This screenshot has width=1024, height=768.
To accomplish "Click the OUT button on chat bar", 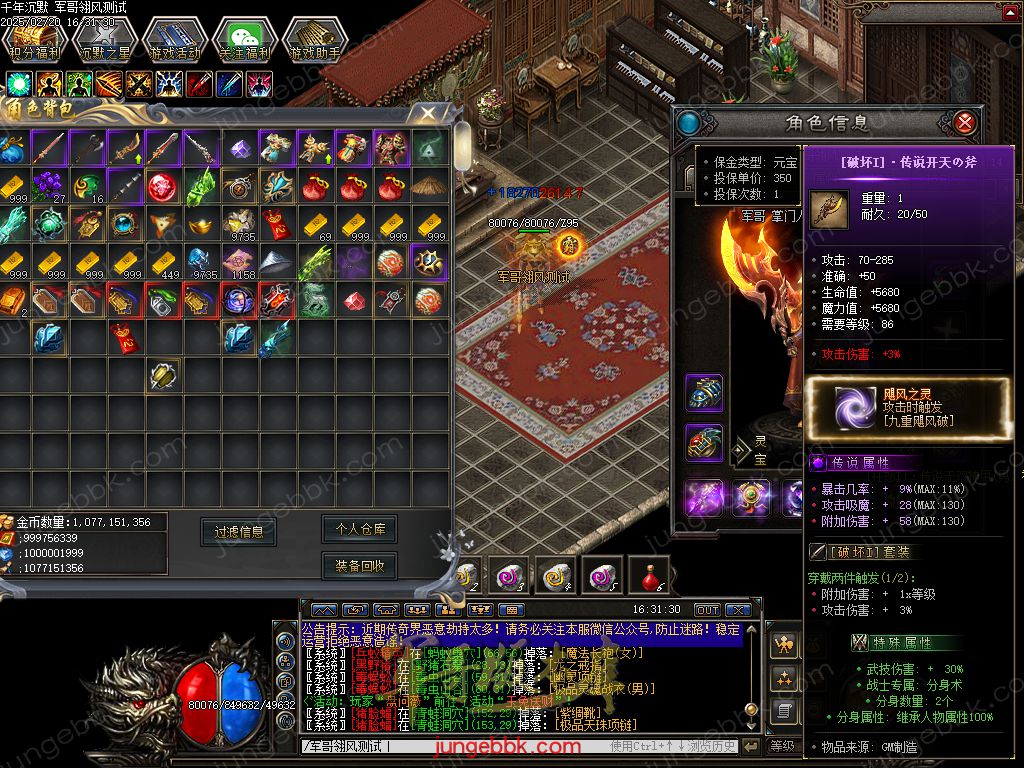I will pyautogui.click(x=707, y=610).
